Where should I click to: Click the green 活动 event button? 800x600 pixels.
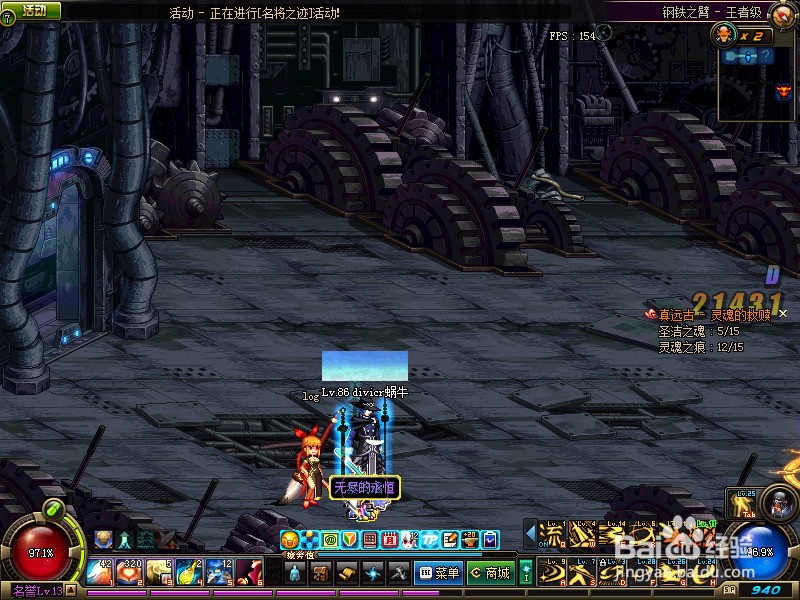tap(33, 10)
